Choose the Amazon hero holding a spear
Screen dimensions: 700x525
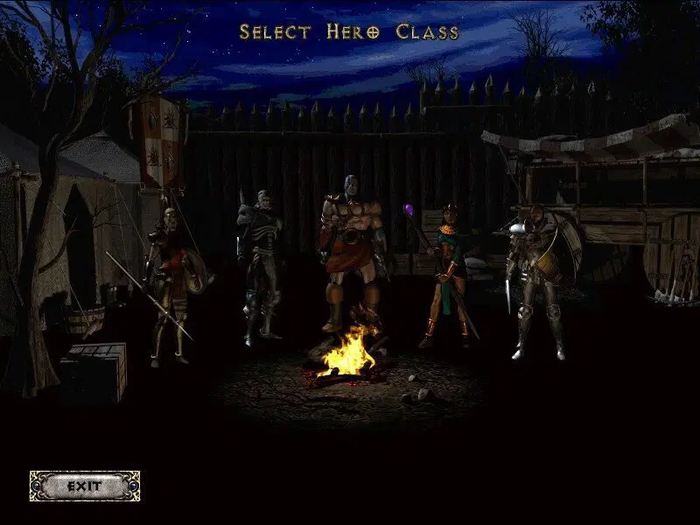click(169, 280)
